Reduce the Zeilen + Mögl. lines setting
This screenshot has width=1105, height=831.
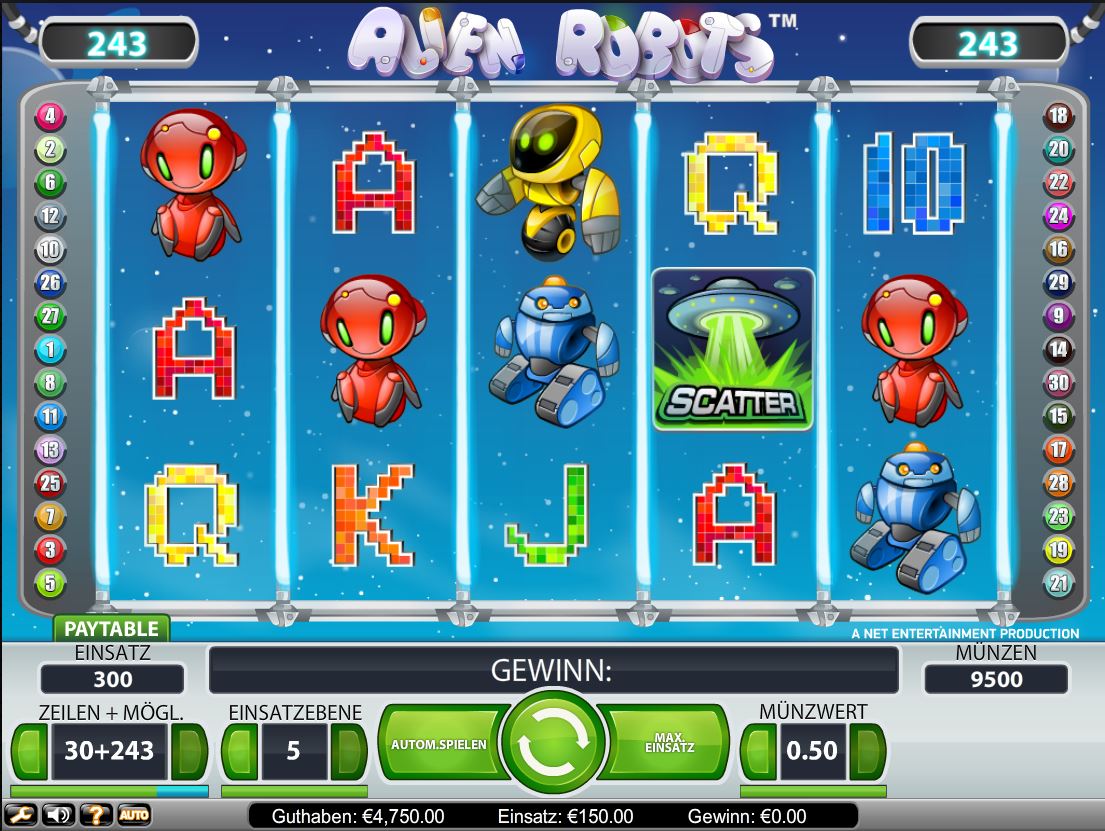tap(29, 751)
